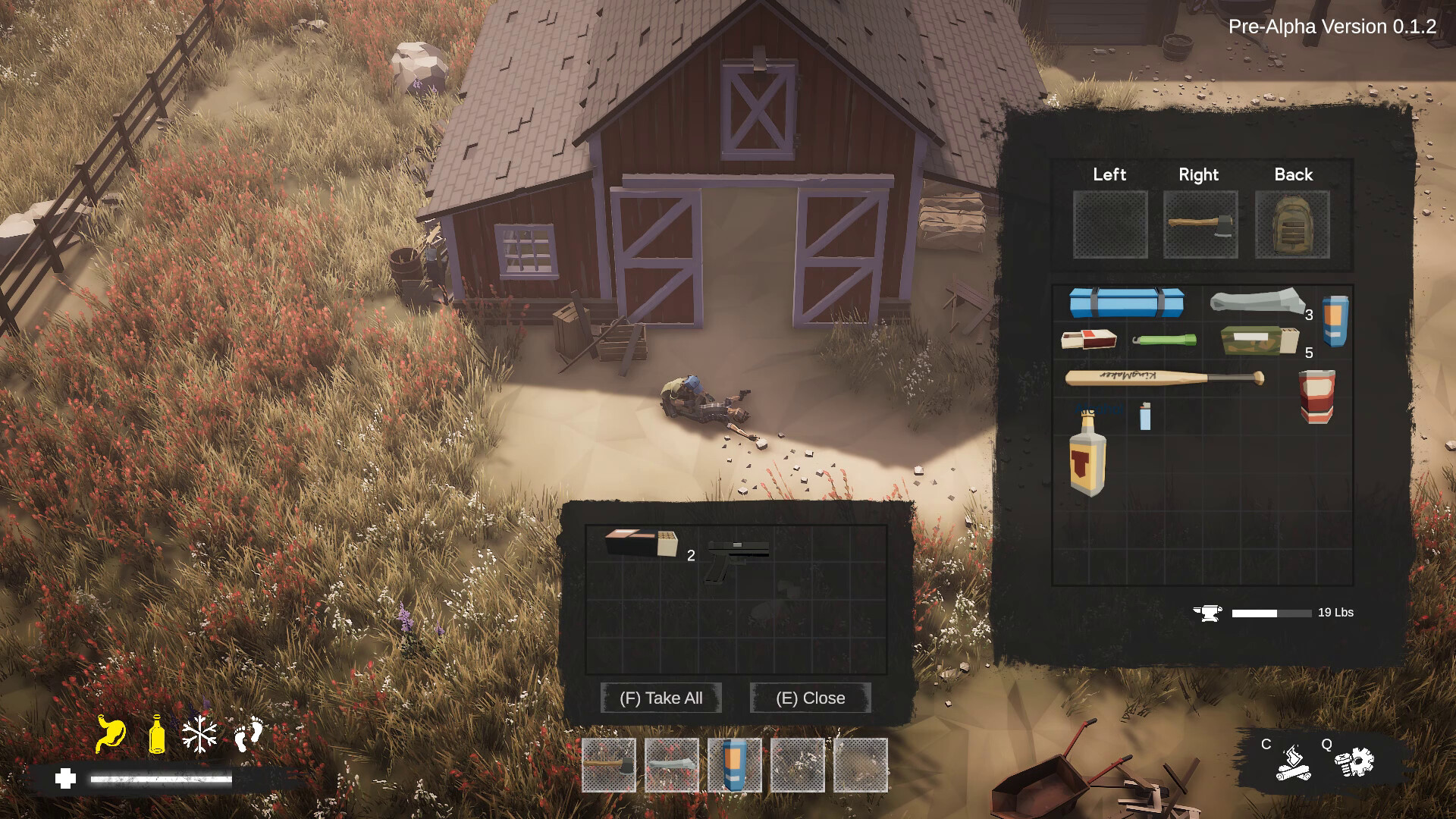Open the campfire building menu
Viewport: 1456px width, 819px height.
1293,762
